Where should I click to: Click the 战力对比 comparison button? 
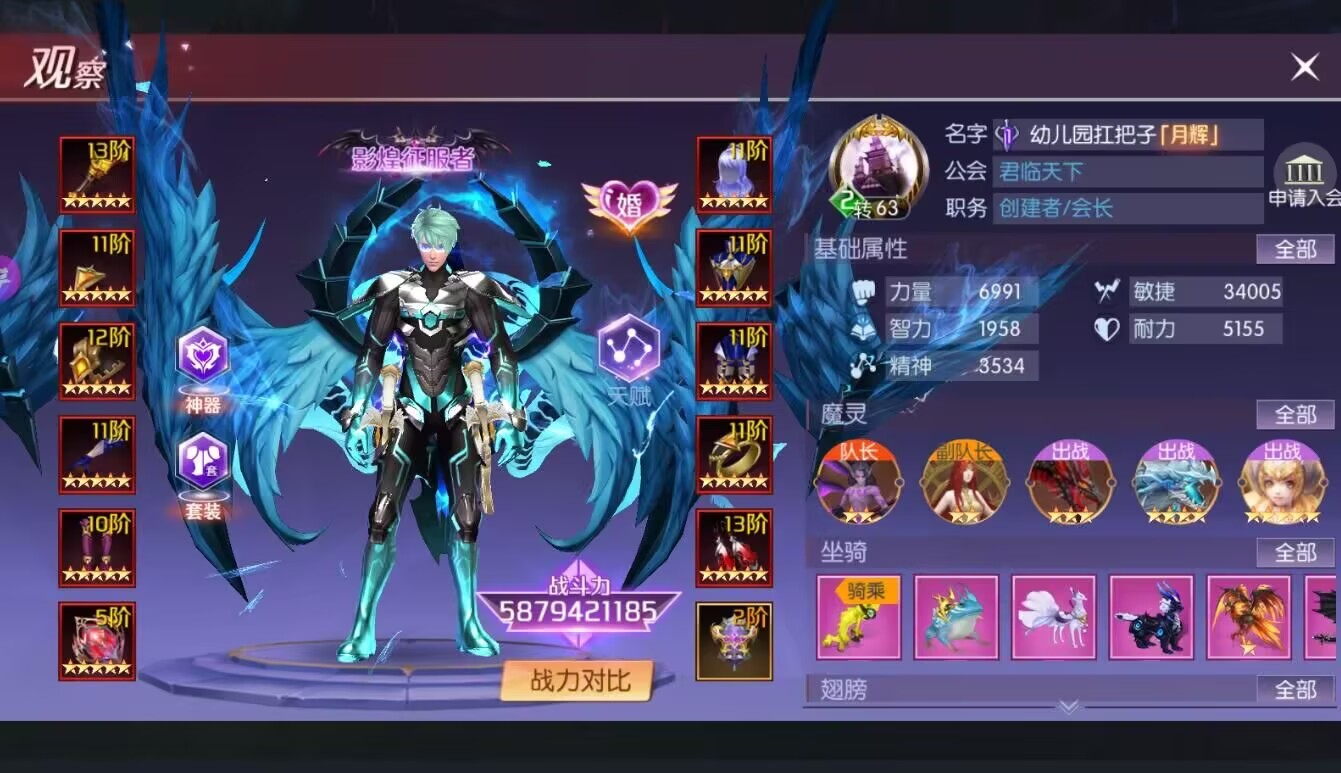(x=578, y=679)
